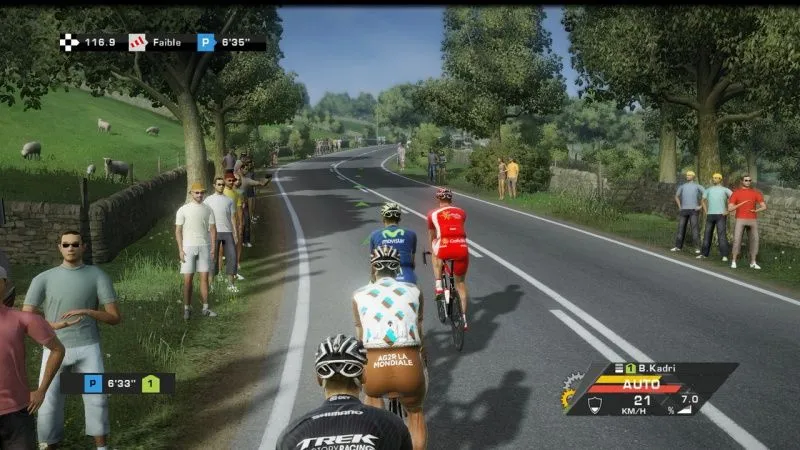
Task: Toggle the AUTO effort mode indicator
Action: (641, 384)
